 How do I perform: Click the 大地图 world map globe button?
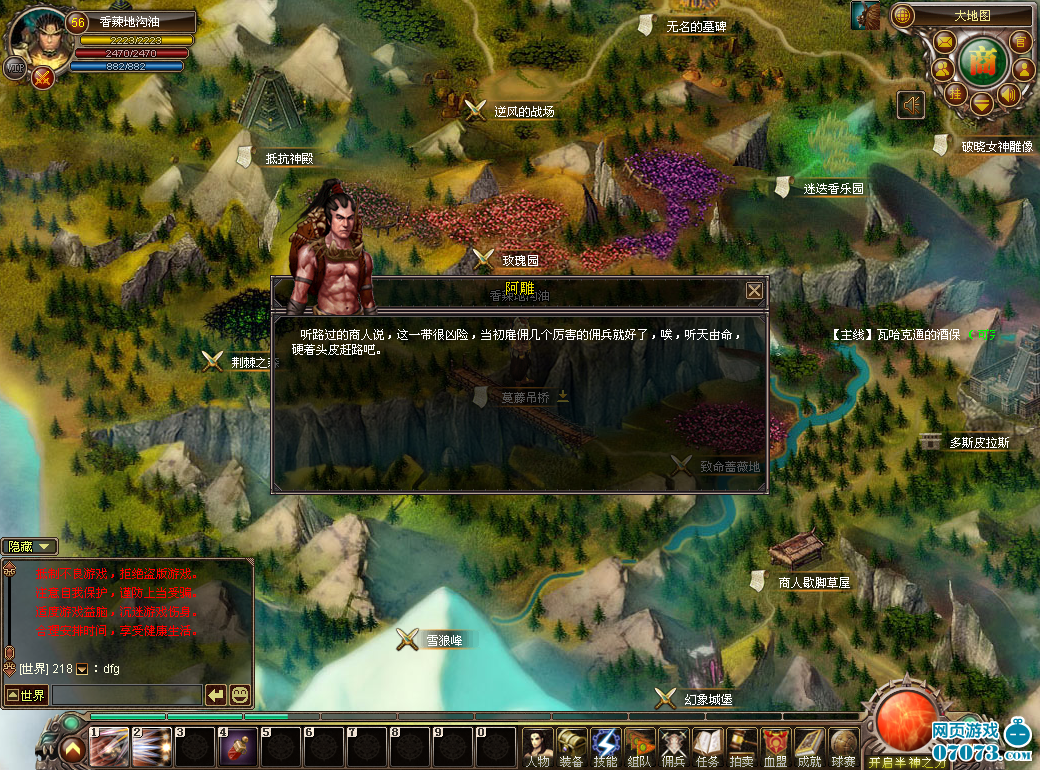coord(903,16)
